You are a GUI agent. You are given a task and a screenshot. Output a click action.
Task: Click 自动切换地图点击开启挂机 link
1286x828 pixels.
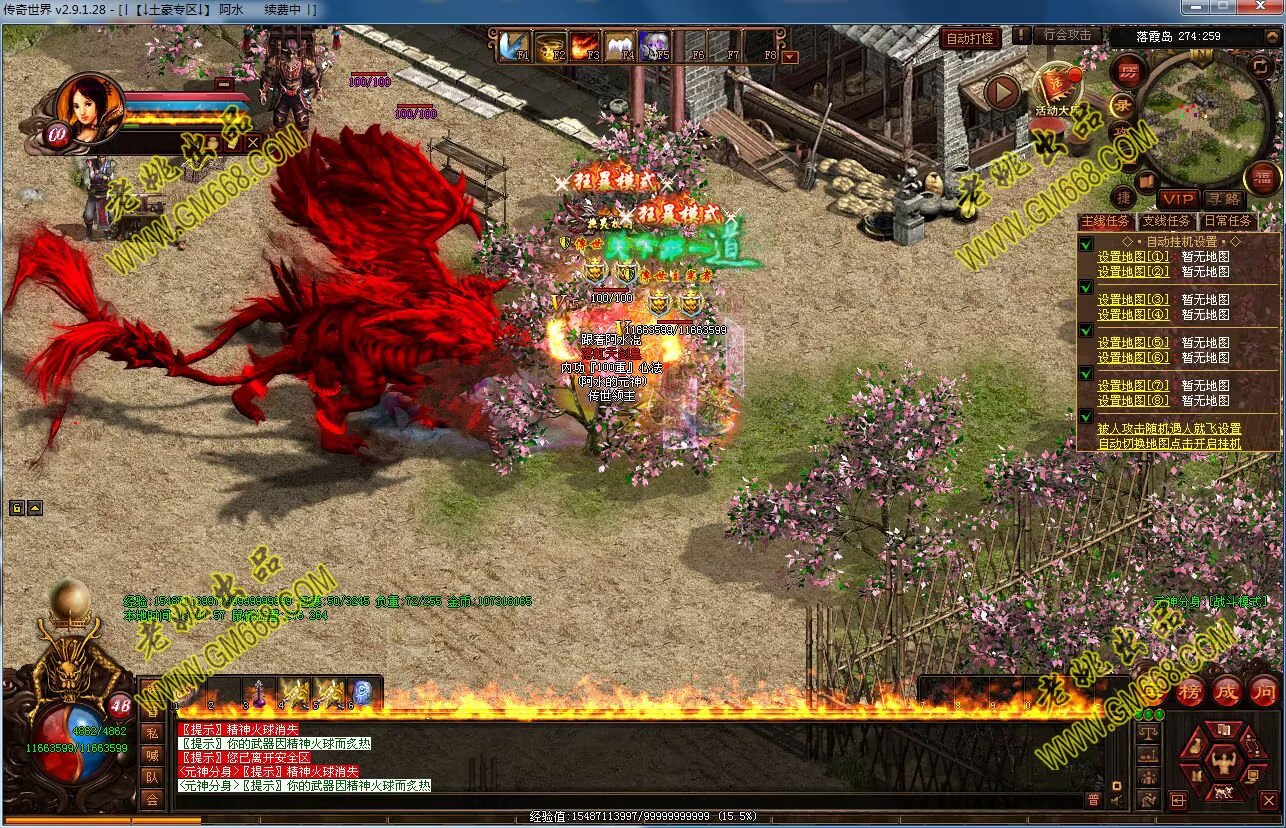(x=1169, y=443)
